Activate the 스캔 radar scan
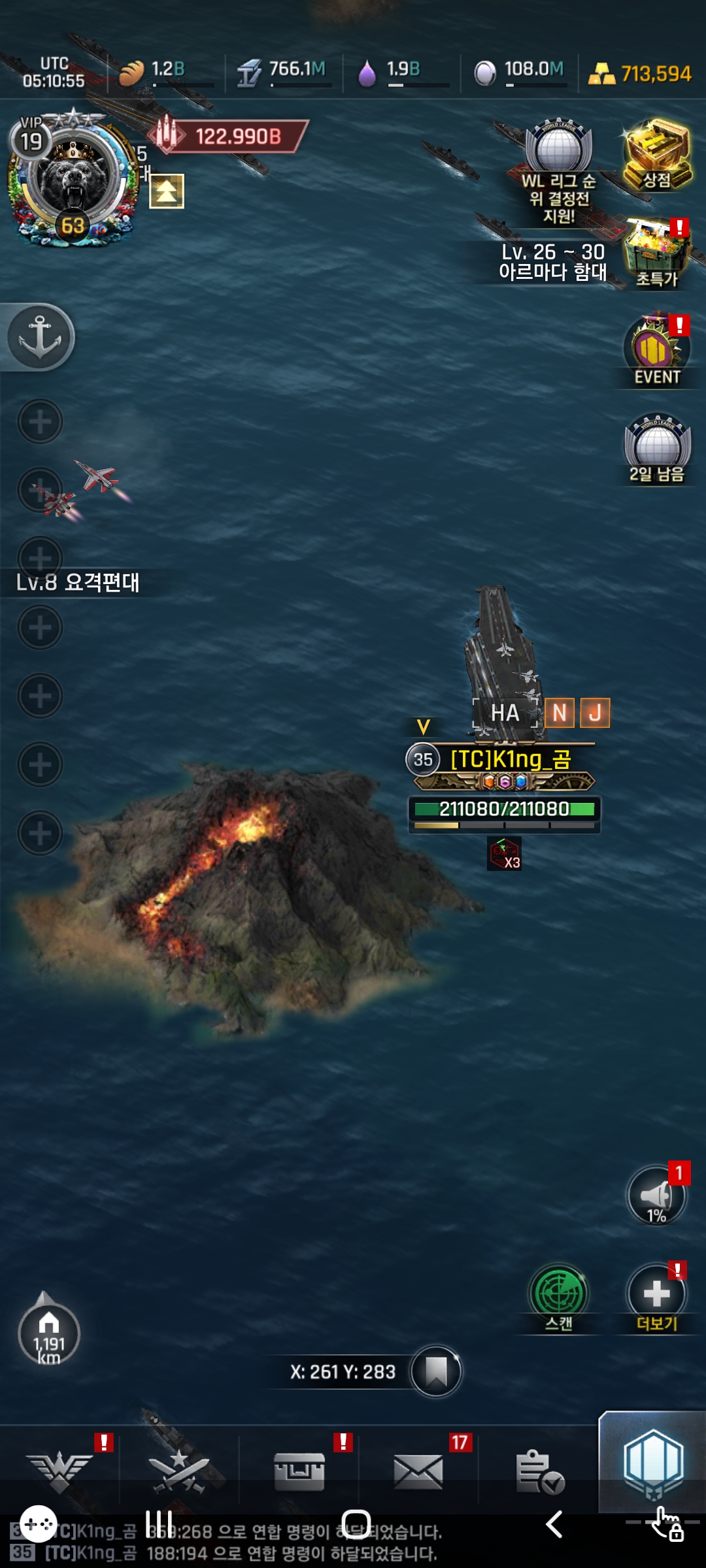Viewport: 706px width, 1568px height. (559, 1296)
